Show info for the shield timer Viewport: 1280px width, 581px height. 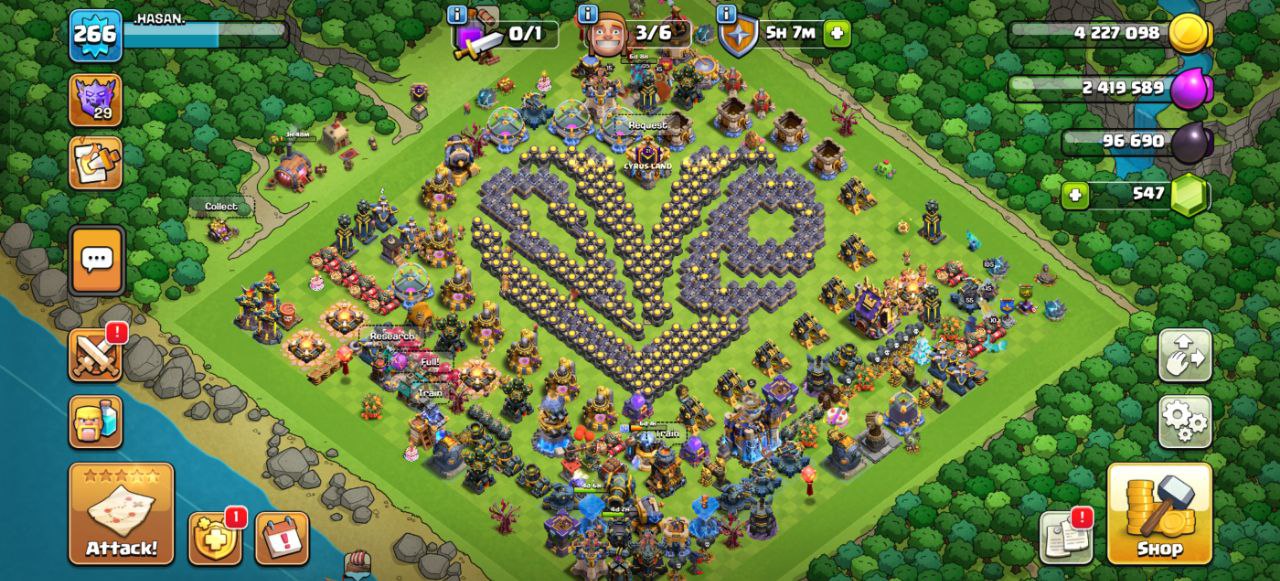[727, 15]
